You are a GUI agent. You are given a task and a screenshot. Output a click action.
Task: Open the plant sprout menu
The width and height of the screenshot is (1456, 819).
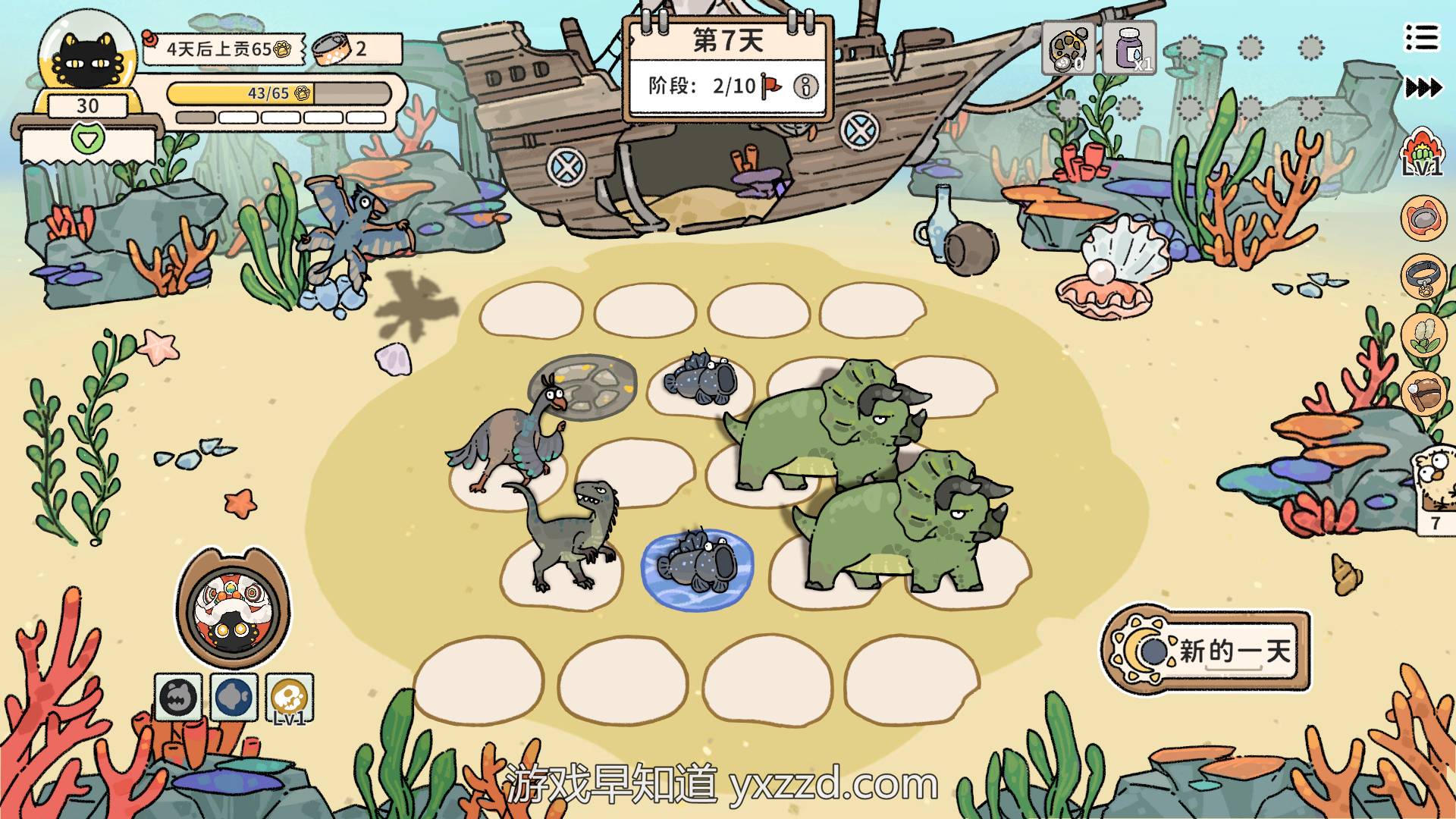[x=1423, y=334]
